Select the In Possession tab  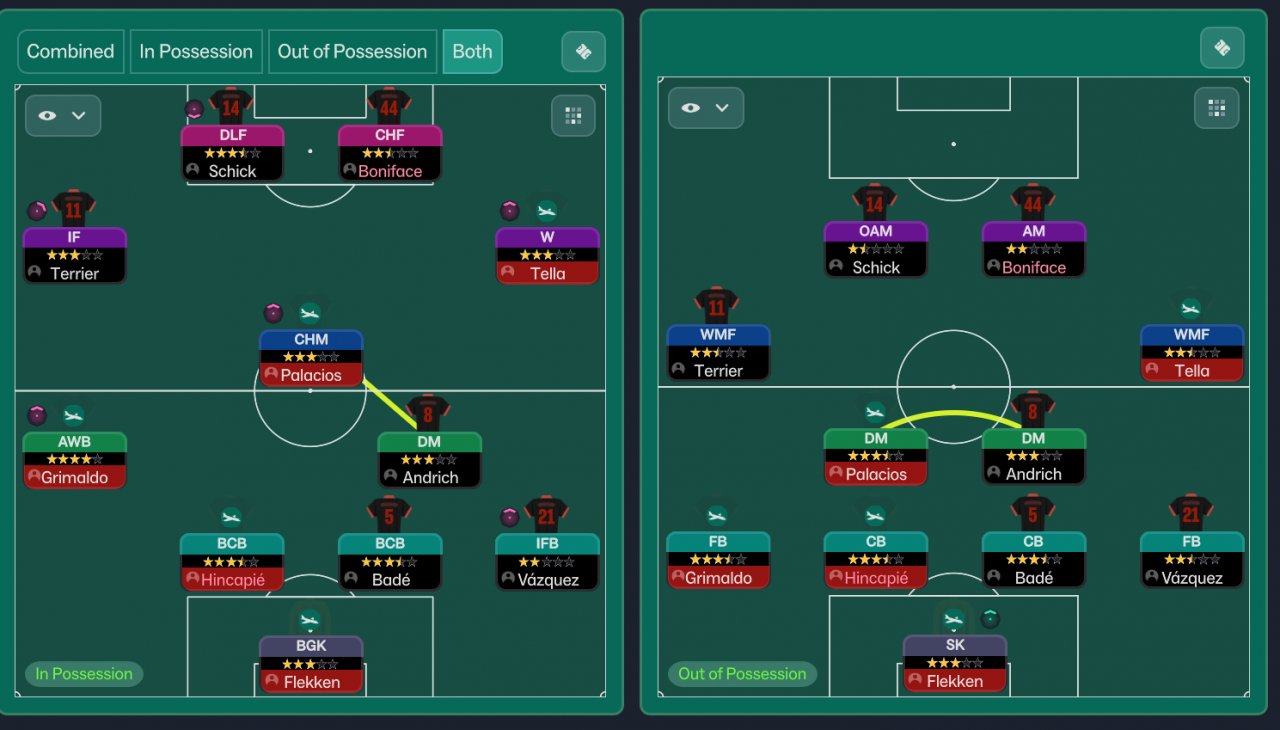coord(196,52)
